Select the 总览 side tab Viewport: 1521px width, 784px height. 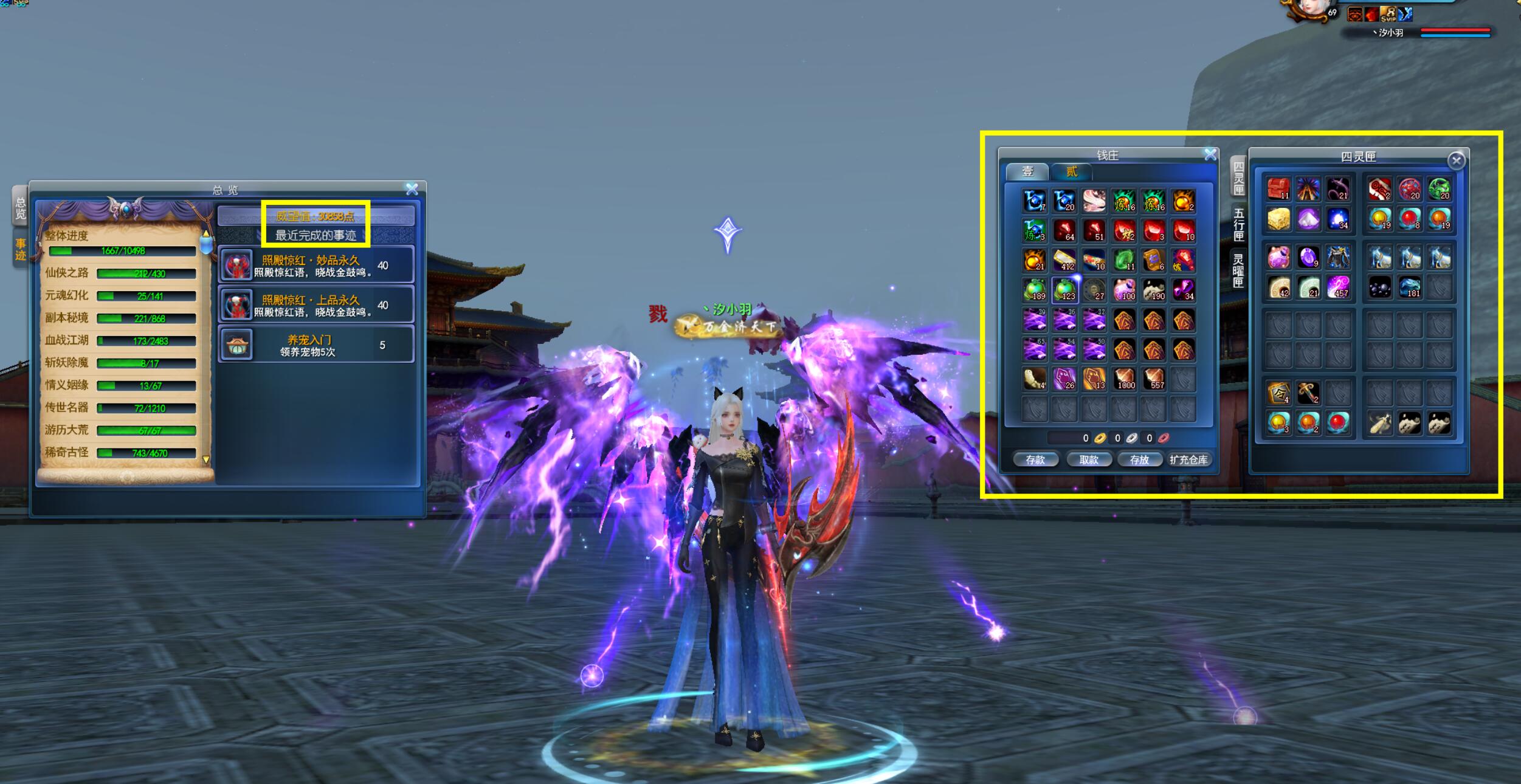[x=21, y=208]
